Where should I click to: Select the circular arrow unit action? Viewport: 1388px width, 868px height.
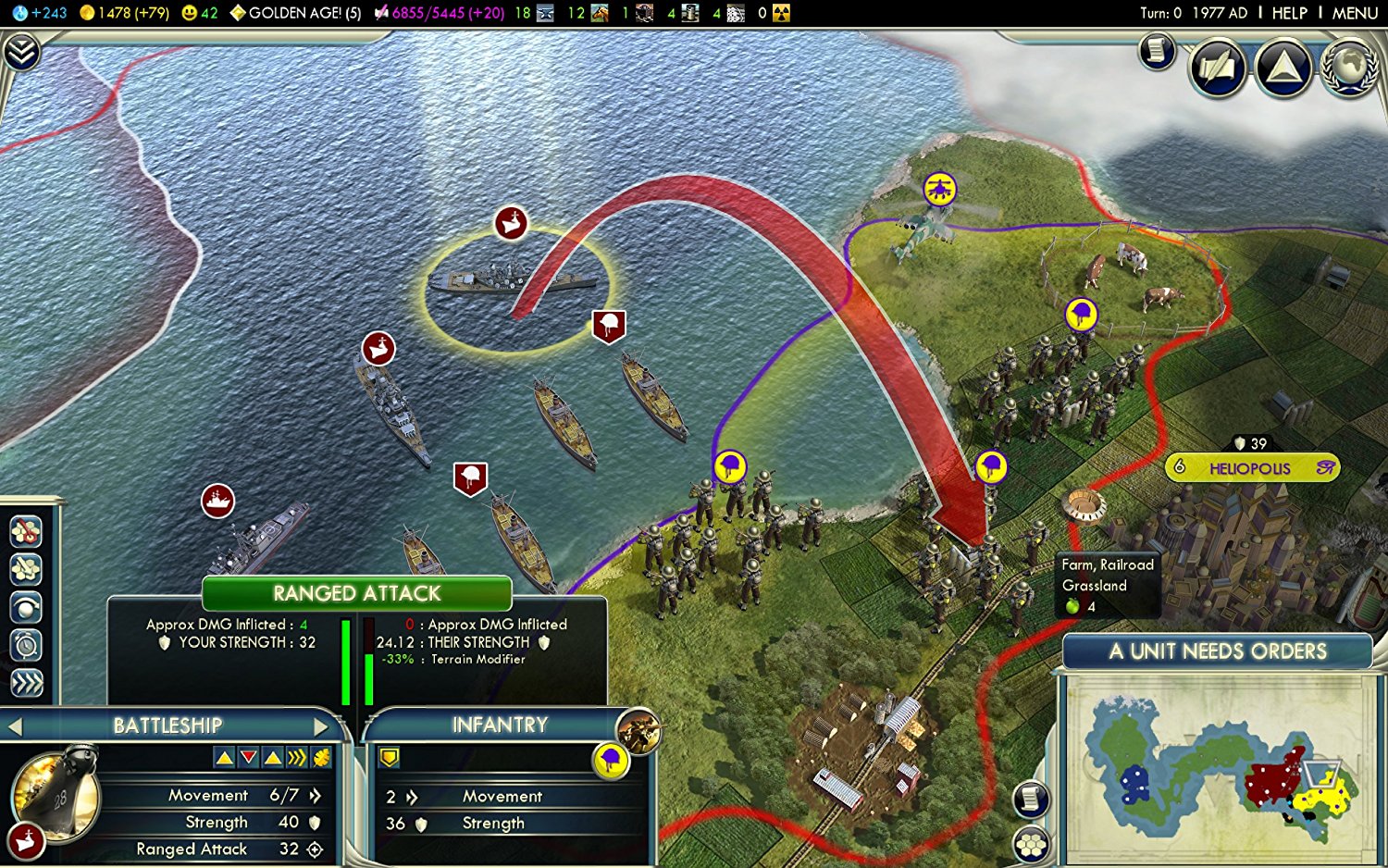26,607
